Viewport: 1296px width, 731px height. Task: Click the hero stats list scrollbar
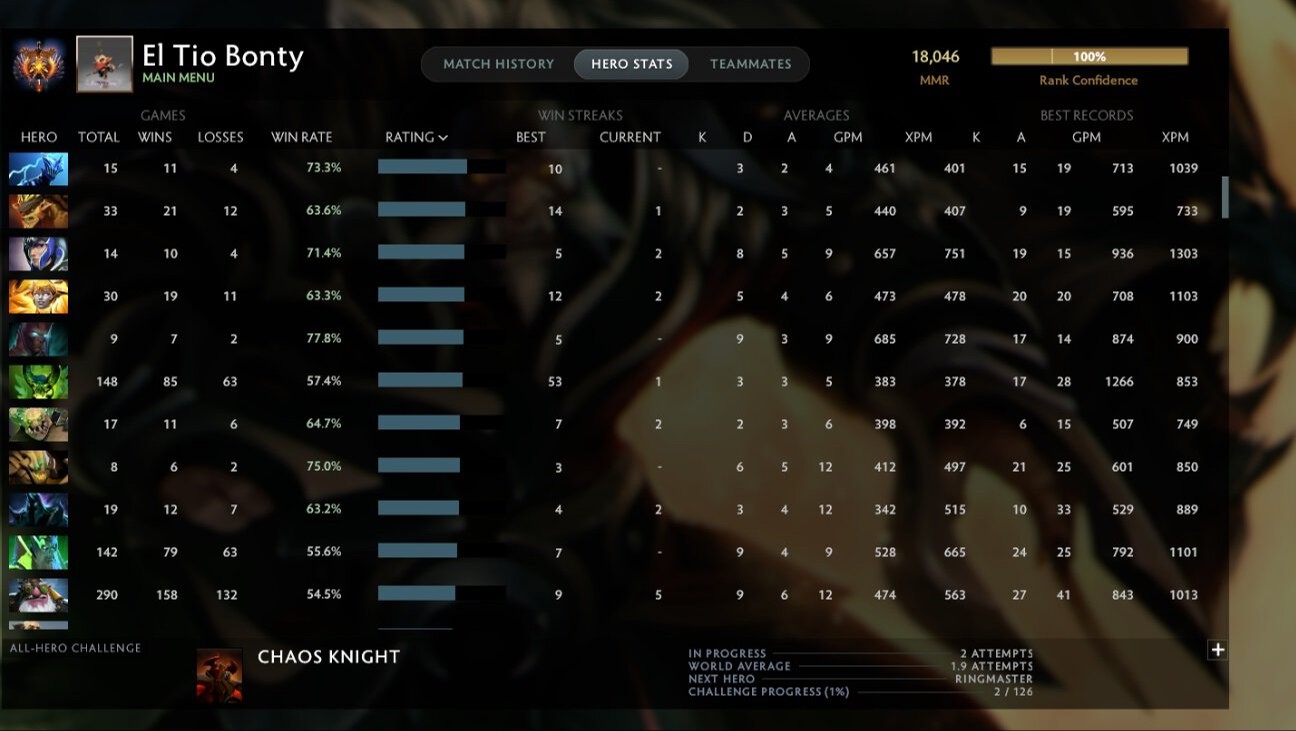(1225, 198)
